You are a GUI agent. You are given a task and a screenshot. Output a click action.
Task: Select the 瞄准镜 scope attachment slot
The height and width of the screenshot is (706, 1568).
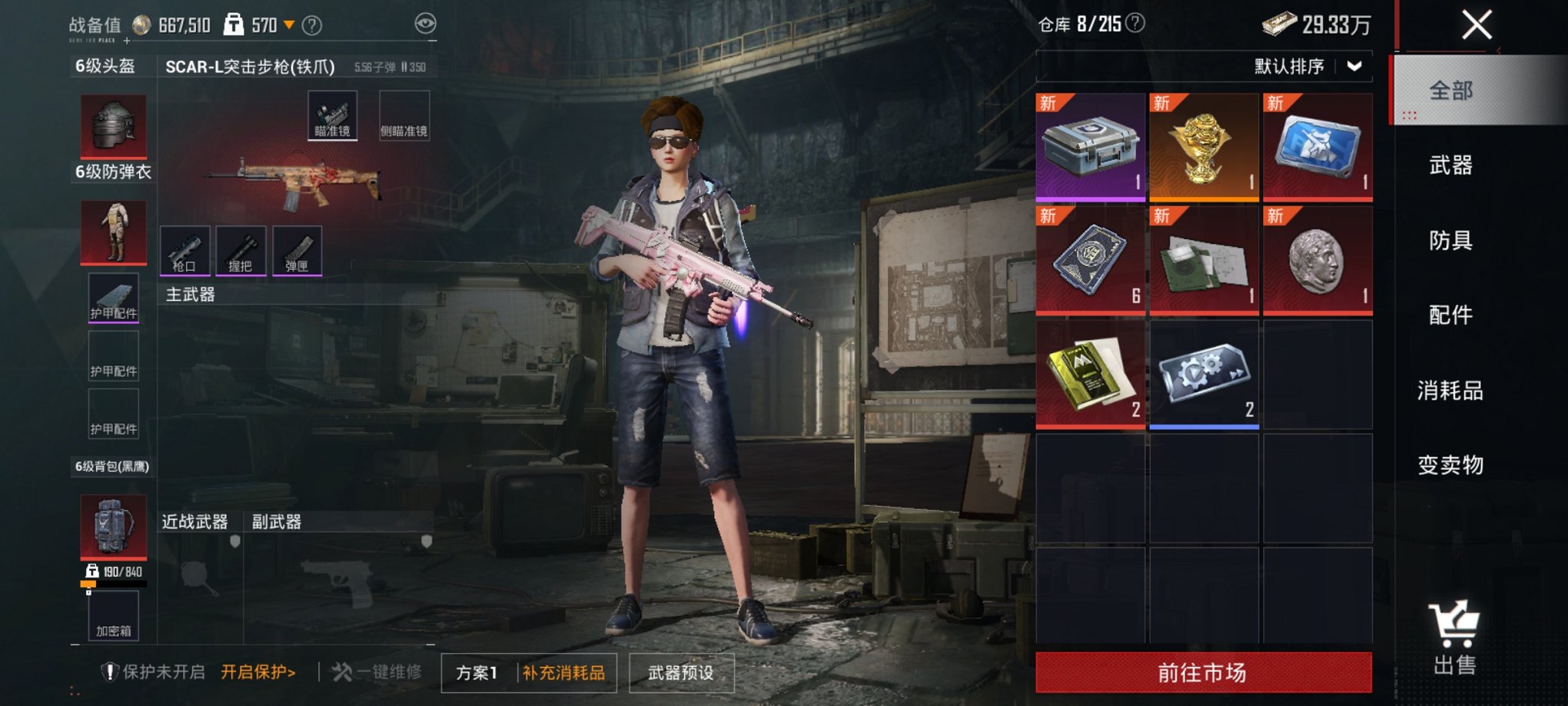coord(334,121)
